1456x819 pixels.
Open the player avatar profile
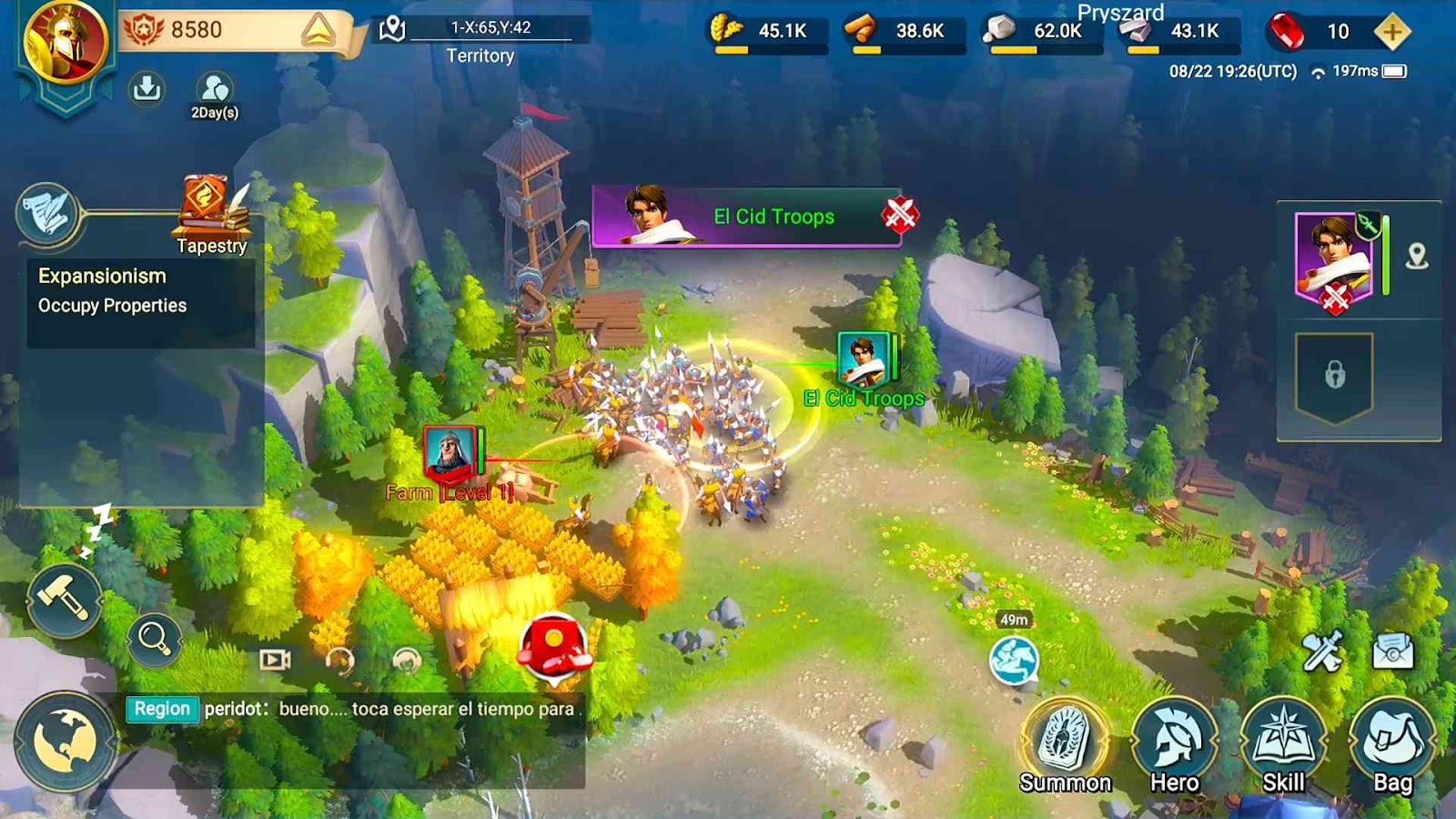[65, 42]
